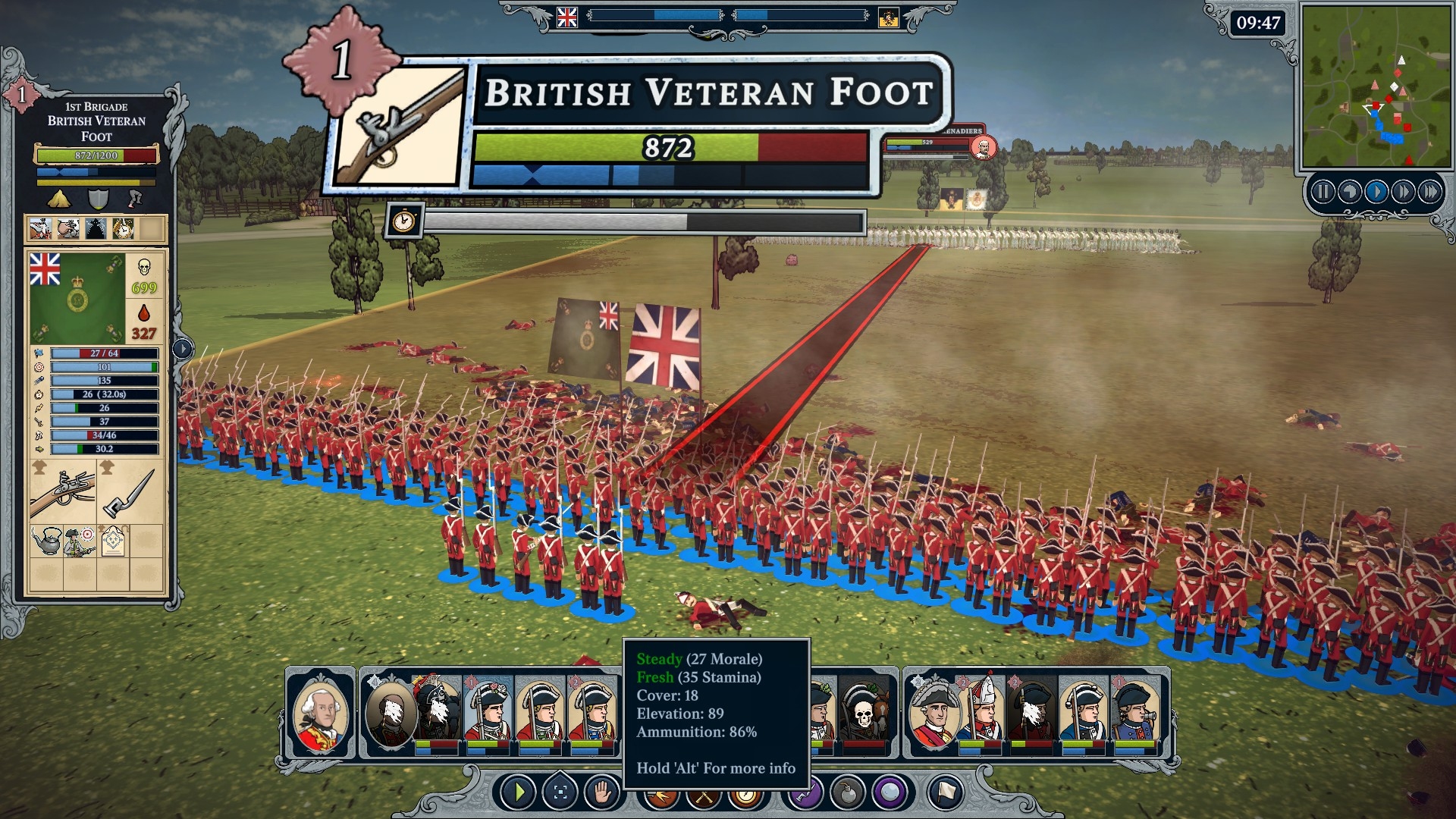Click the bomb ability icon
The height and width of the screenshot is (819, 1456).
[x=848, y=793]
